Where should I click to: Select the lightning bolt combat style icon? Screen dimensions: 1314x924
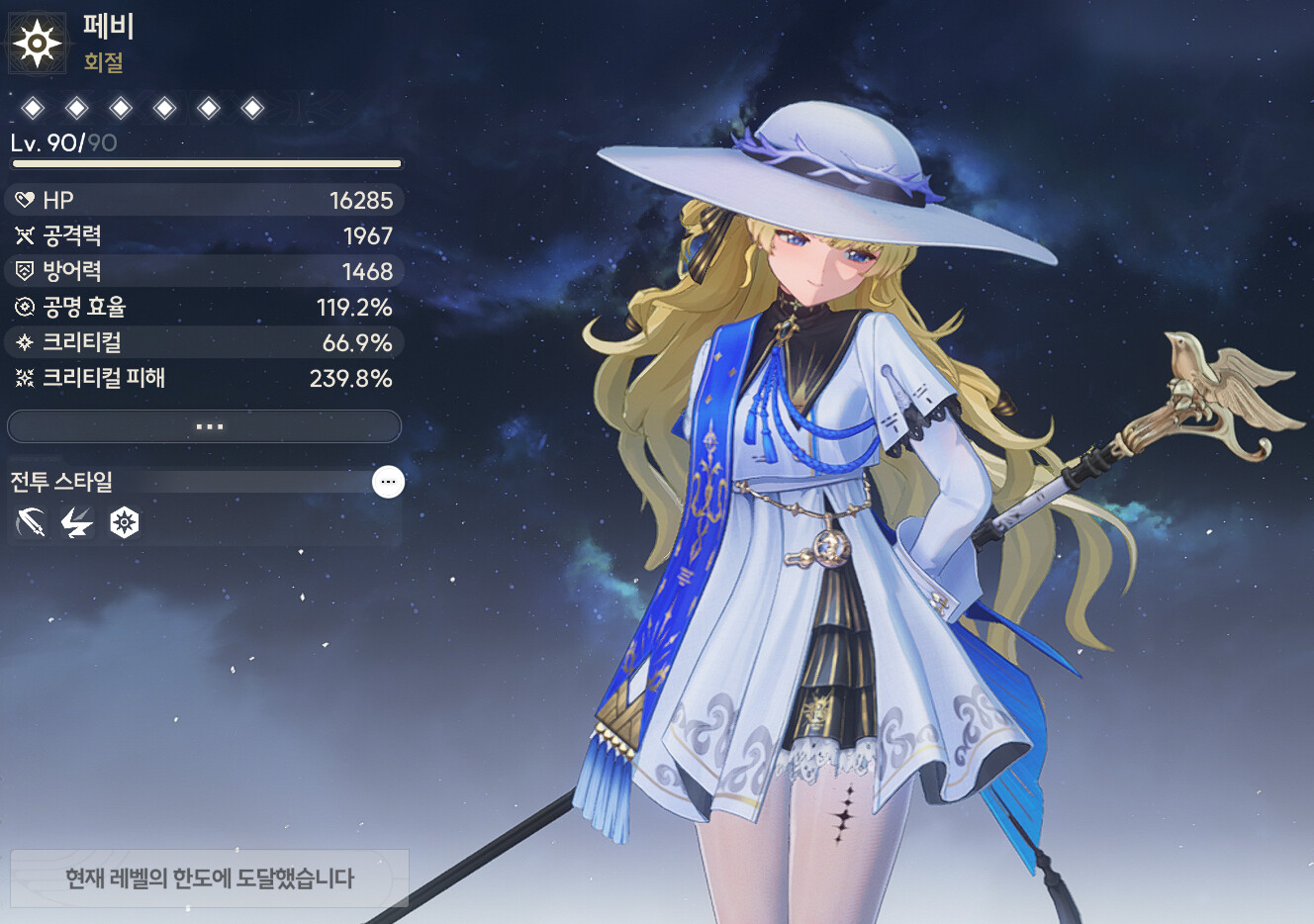tap(76, 521)
